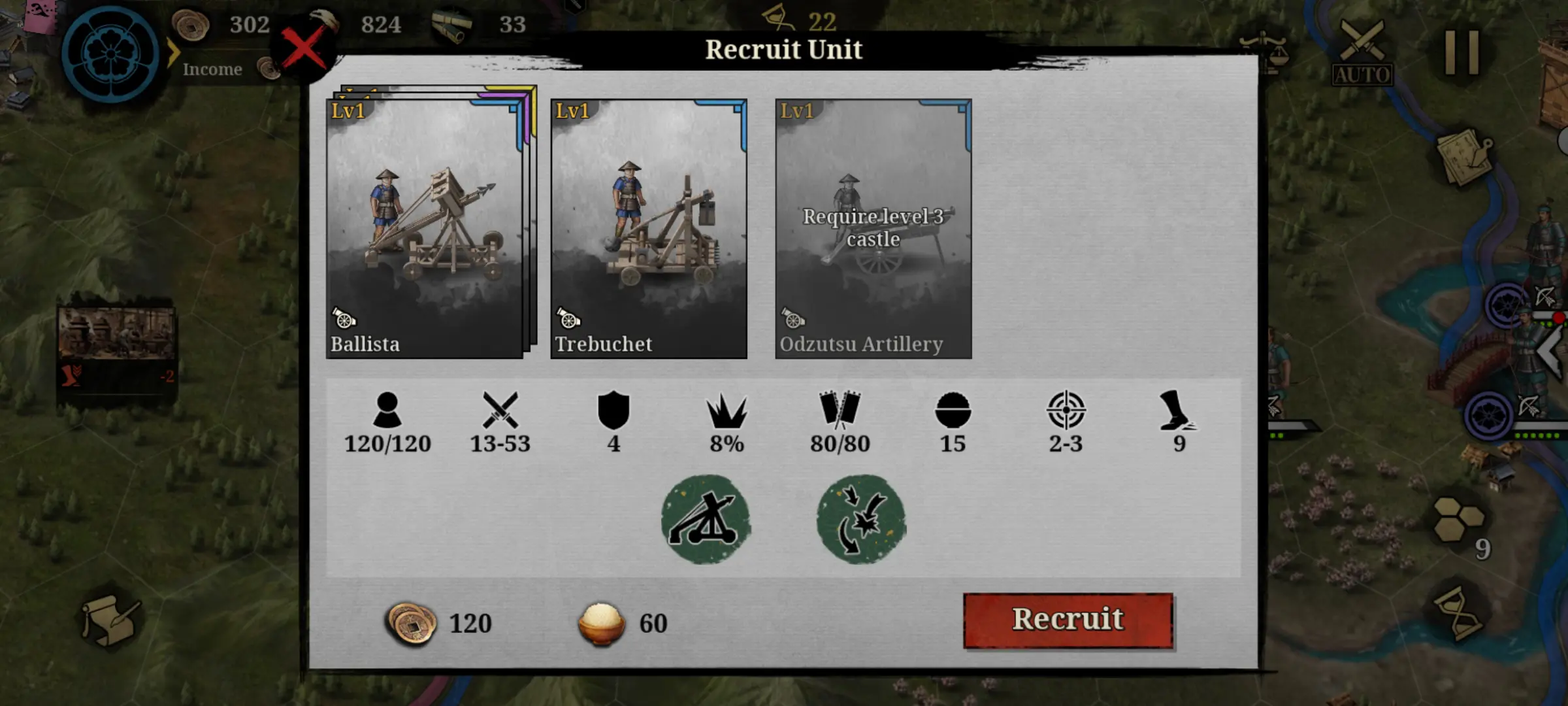The image size is (1568, 706).
Task: Select the Ballista unit card
Action: click(425, 229)
